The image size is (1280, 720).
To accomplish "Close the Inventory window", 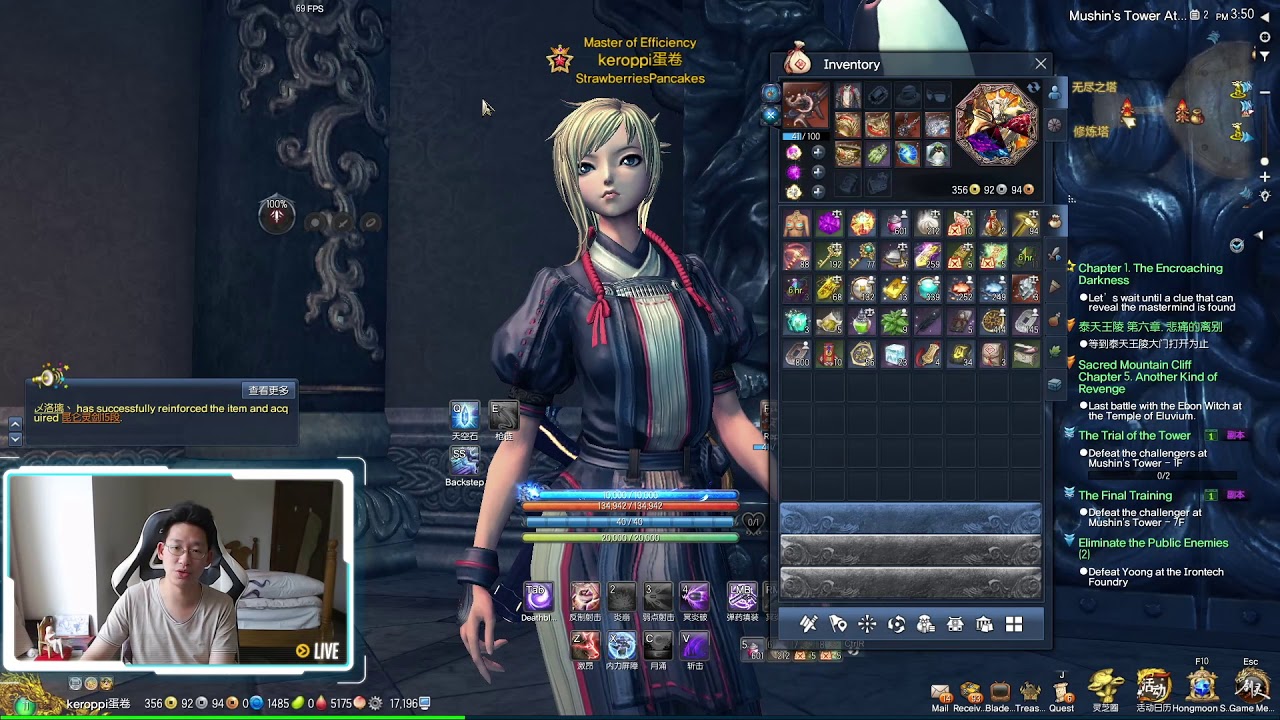I will [1040, 64].
